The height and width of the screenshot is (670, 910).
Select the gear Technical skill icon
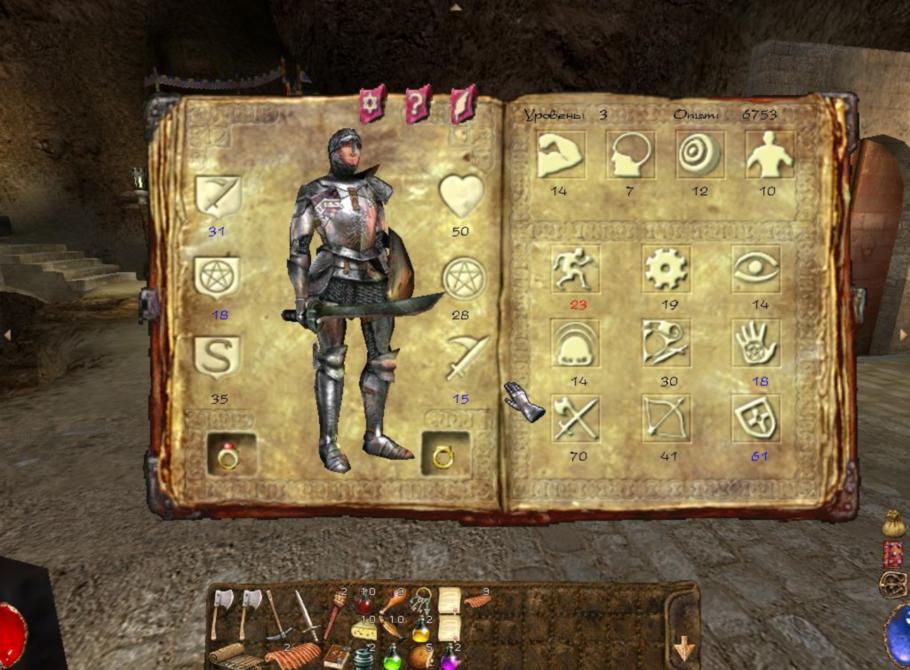pyautogui.click(x=665, y=269)
